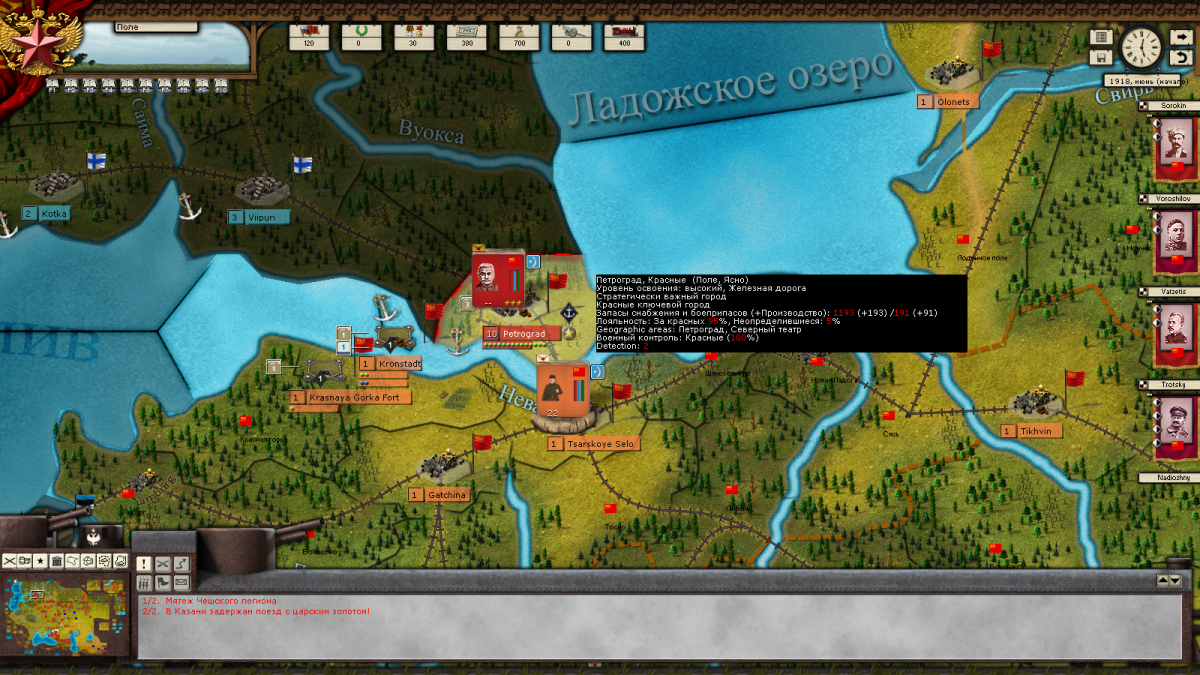This screenshot has width=1200, height=675.
Task: Click the undo curved arrow button
Action: (x=1181, y=57)
